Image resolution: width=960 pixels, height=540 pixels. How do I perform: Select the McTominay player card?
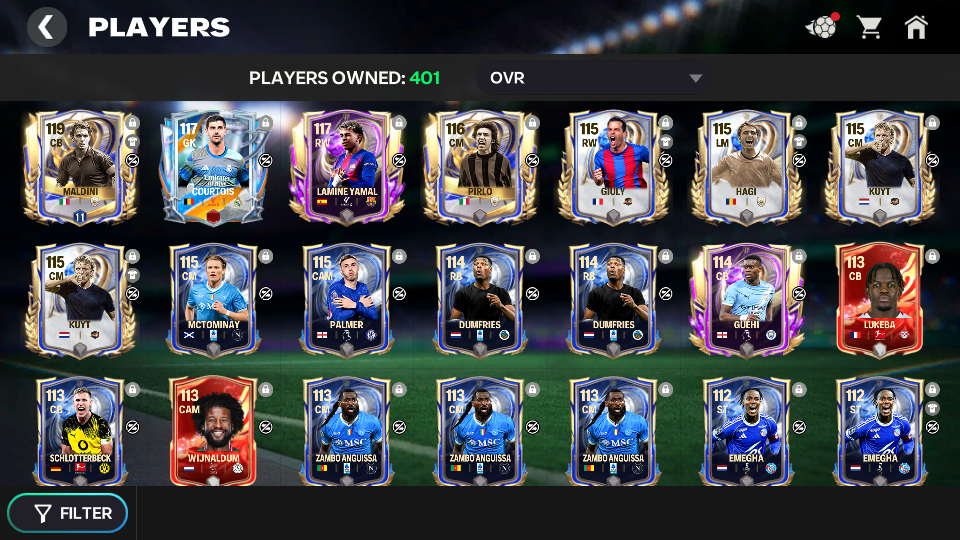pos(213,300)
